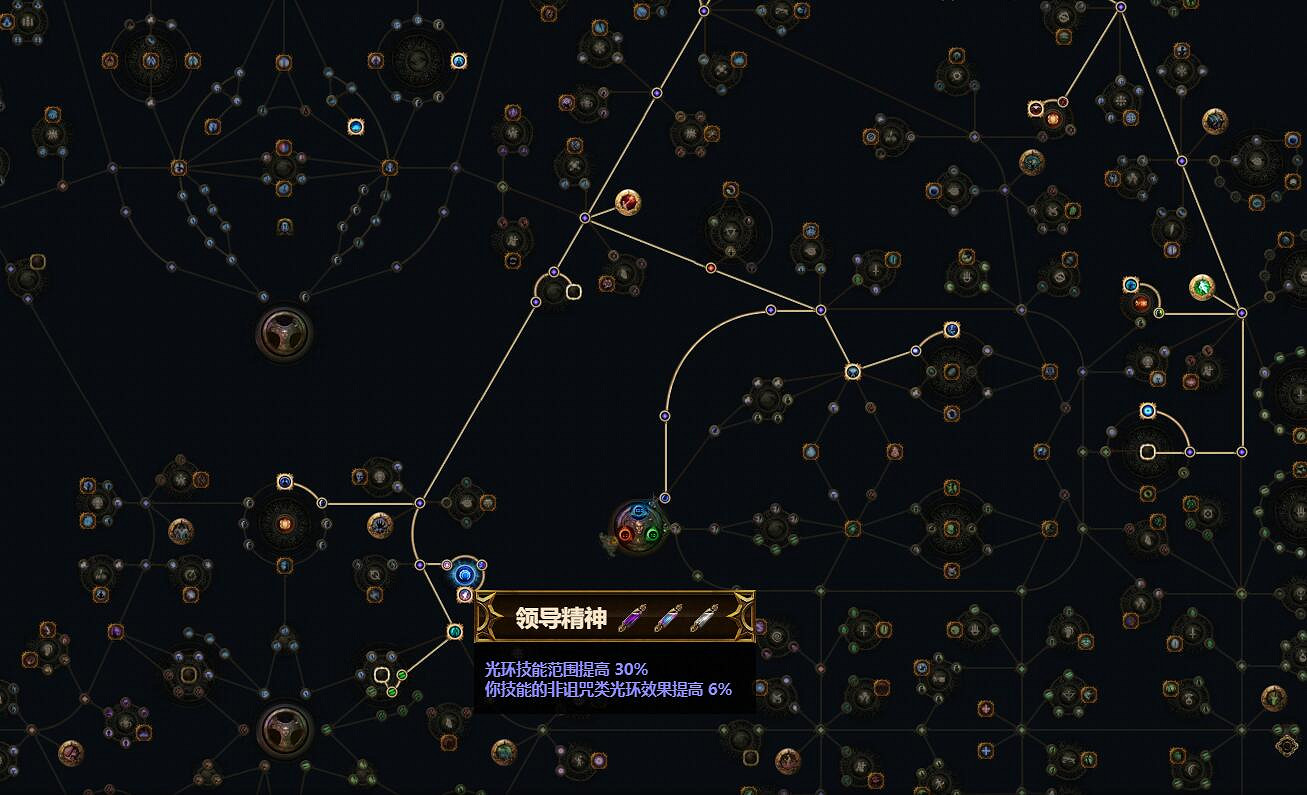The height and width of the screenshot is (795, 1307).
Task: Select the bright blue node in the top-left cluster
Action: pos(357,126)
